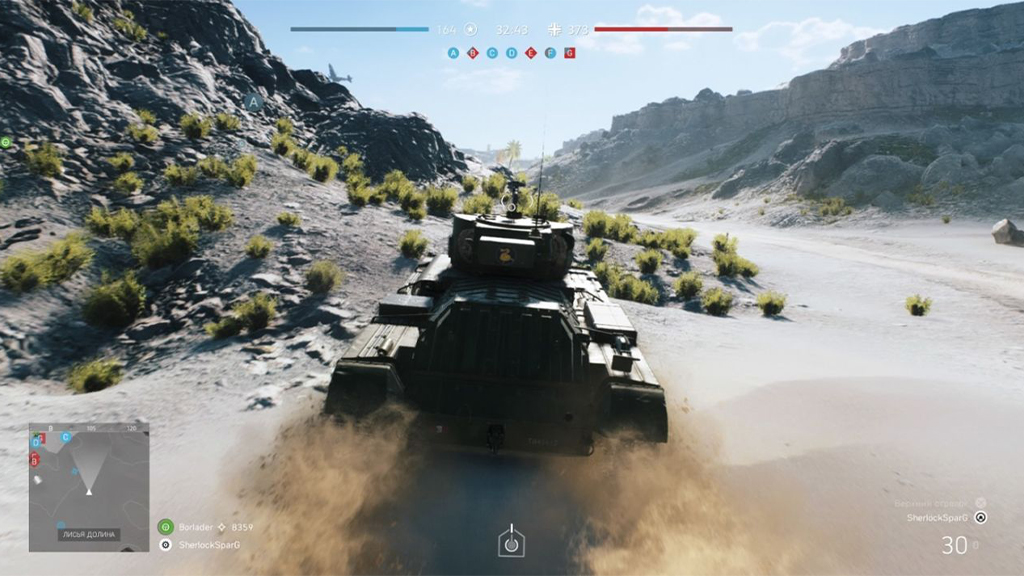Image resolution: width=1024 pixels, height=576 pixels.
Task: Click the German cross faction emblem
Action: click(x=555, y=30)
